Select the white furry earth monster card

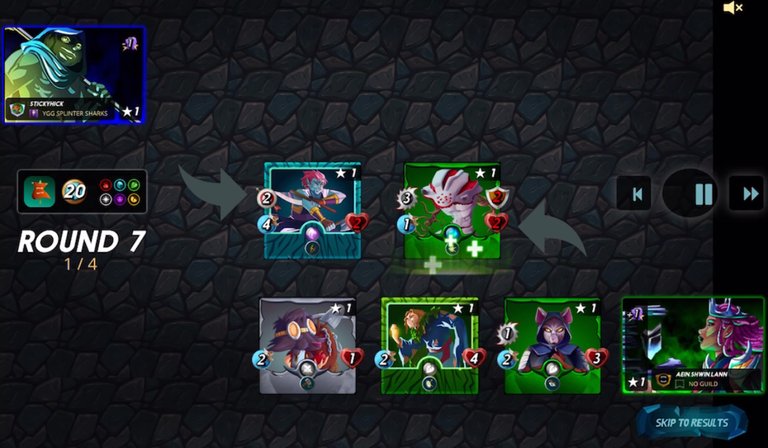point(451,211)
